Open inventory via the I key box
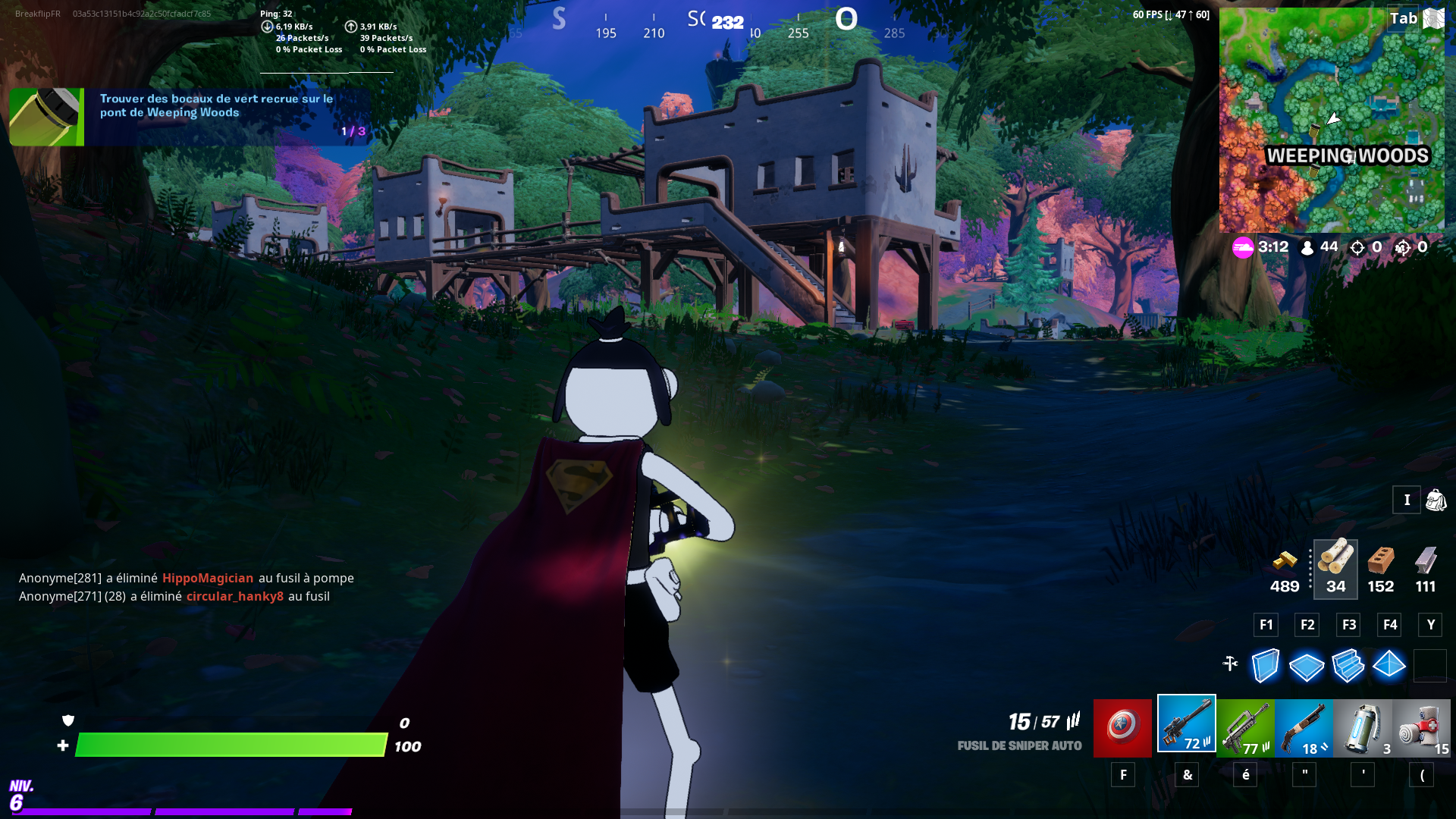1456x819 pixels. click(x=1407, y=500)
